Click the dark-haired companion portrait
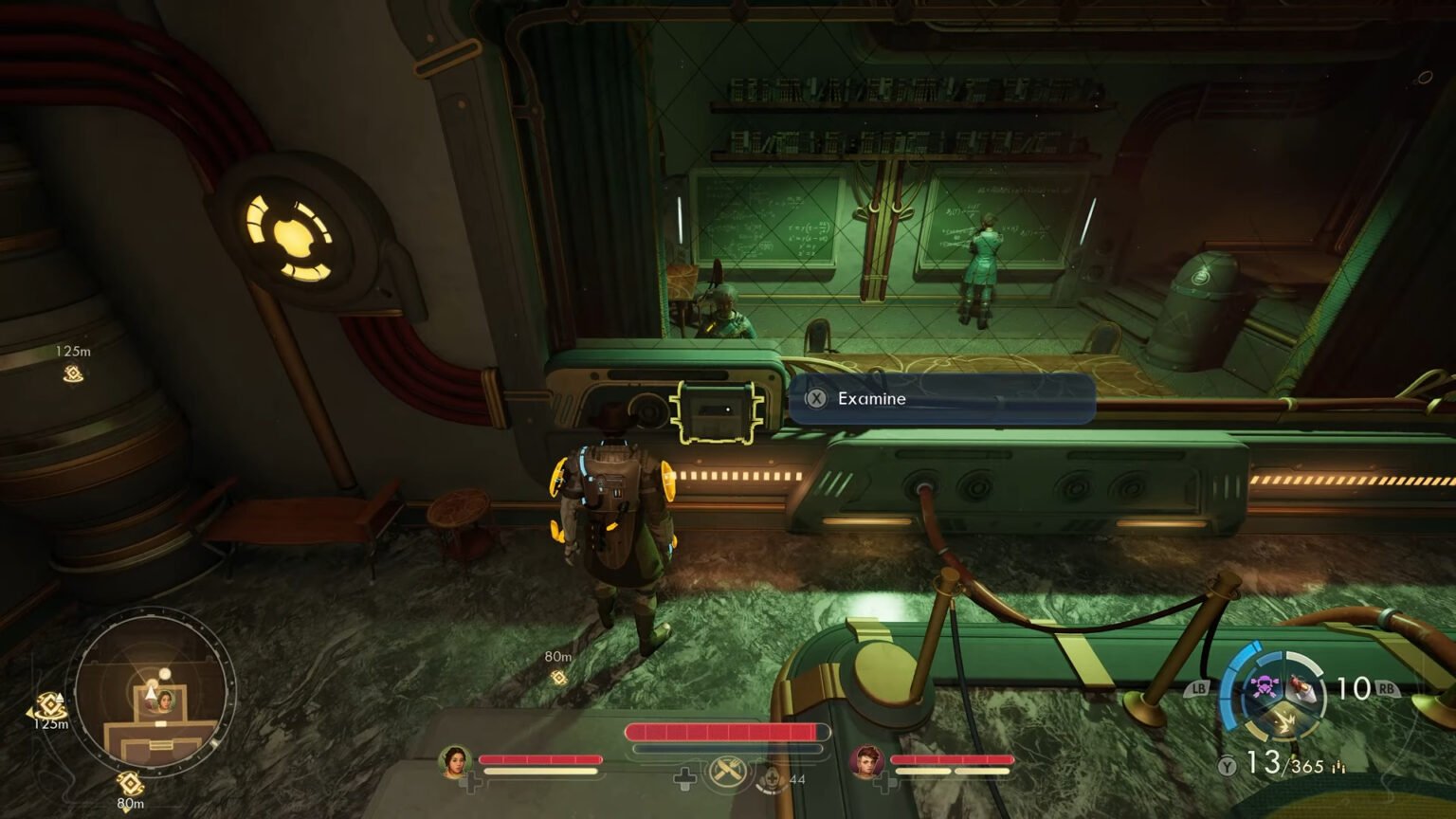 (x=455, y=761)
